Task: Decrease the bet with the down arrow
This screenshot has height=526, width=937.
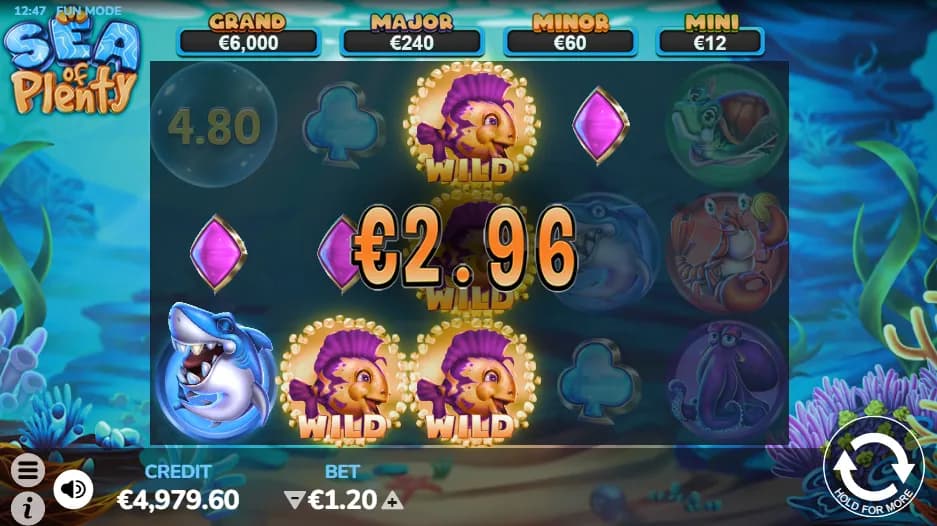Action: tap(293, 499)
